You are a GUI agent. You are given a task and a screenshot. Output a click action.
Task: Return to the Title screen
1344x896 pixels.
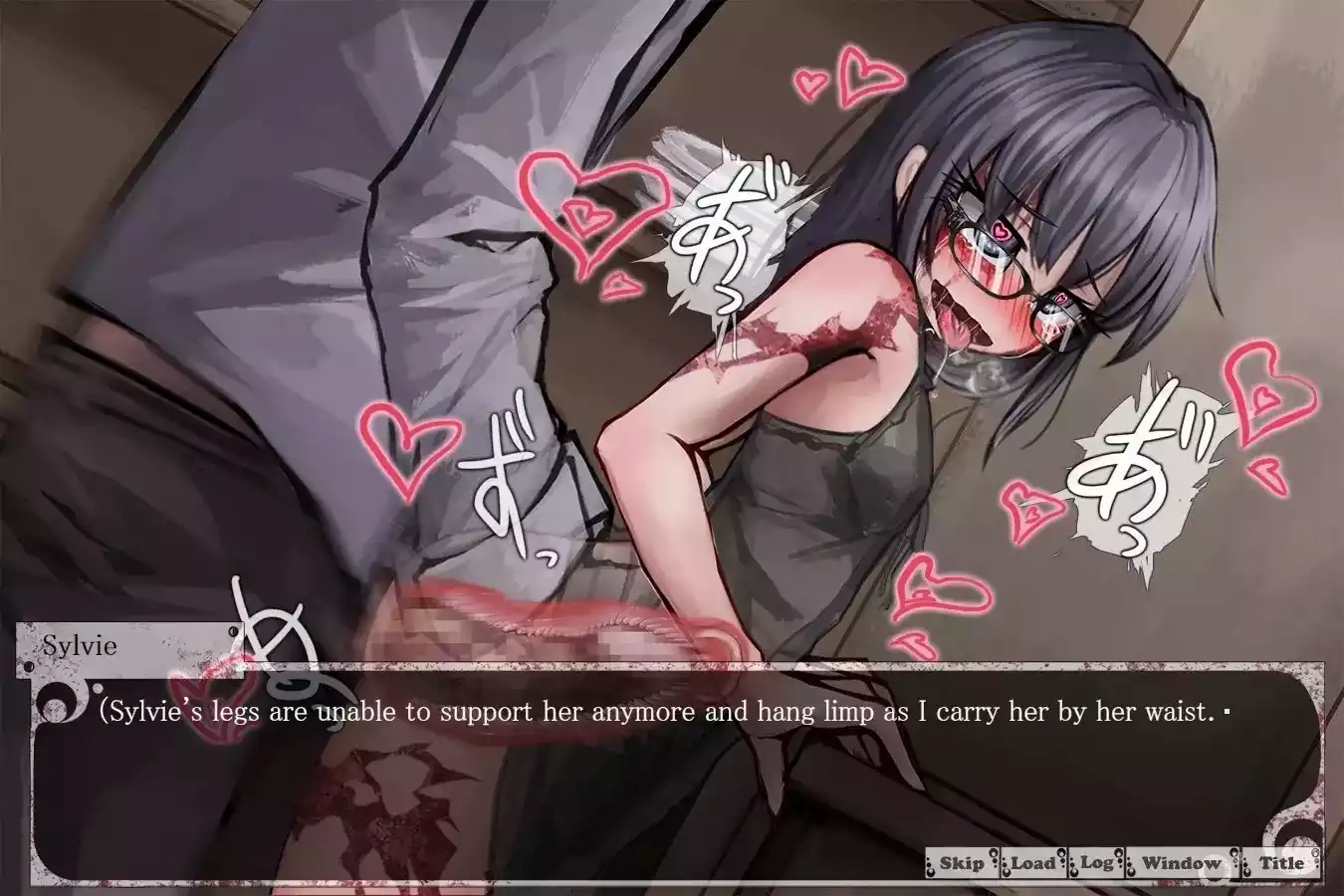[1281, 862]
